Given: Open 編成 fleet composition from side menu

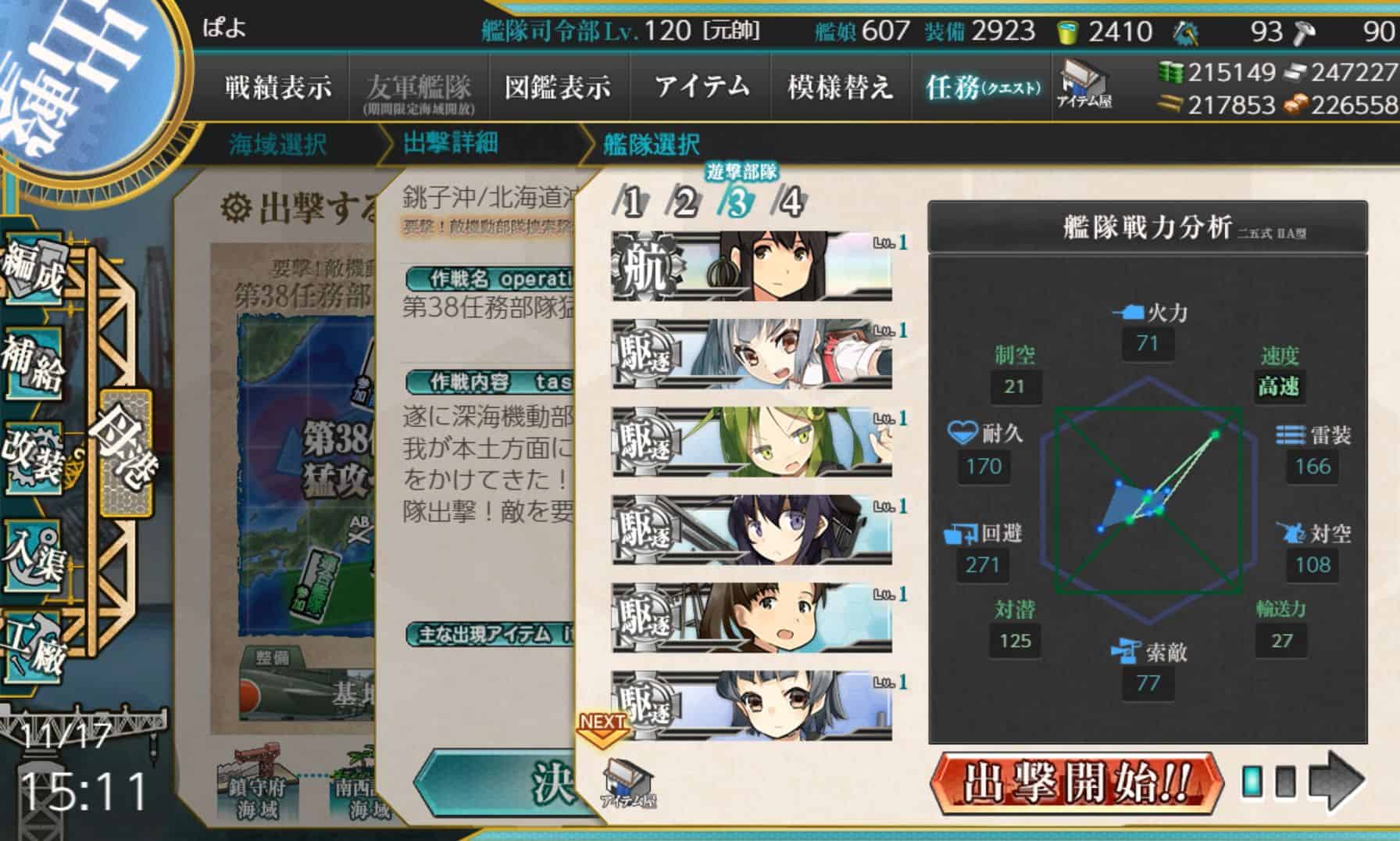Looking at the screenshot, I should point(33,270).
